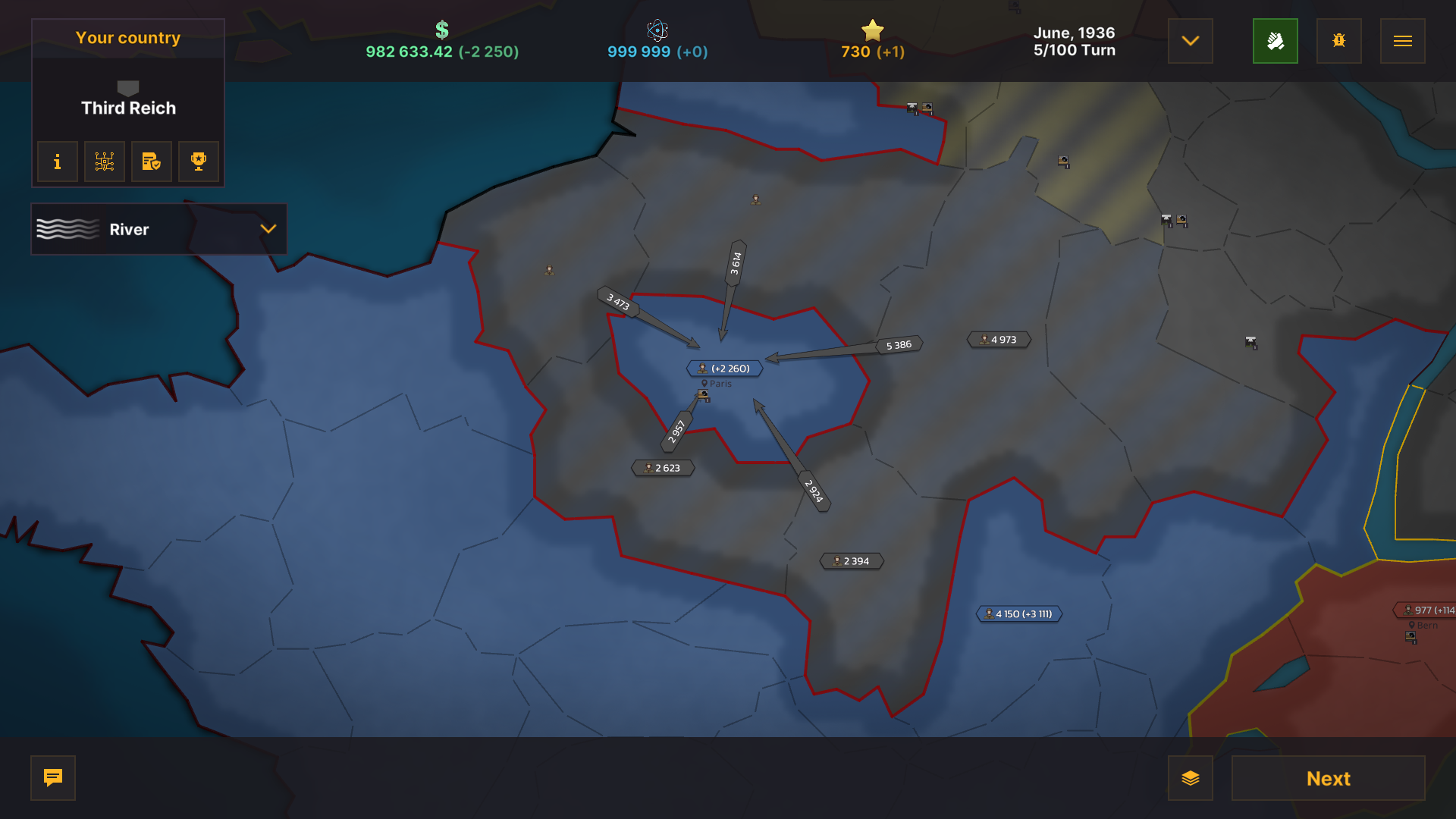The height and width of the screenshot is (819, 1456).
Task: Click the atom research icon
Action: click(x=657, y=31)
